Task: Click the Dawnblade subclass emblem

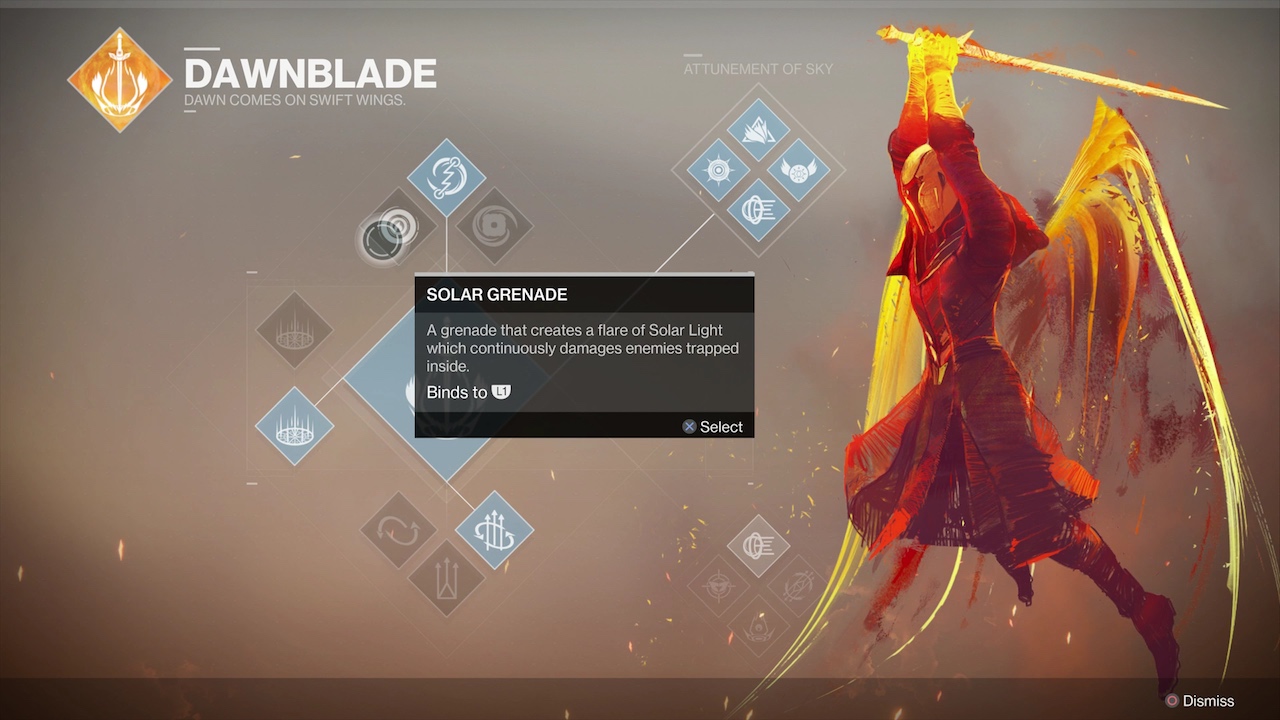Action: pyautogui.click(x=119, y=80)
